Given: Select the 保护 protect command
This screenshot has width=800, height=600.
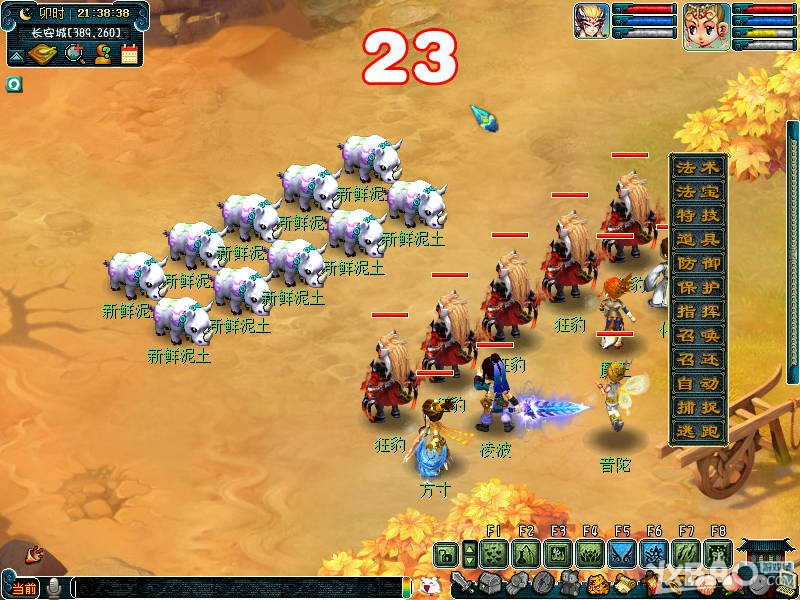Looking at the screenshot, I should 697,287.
